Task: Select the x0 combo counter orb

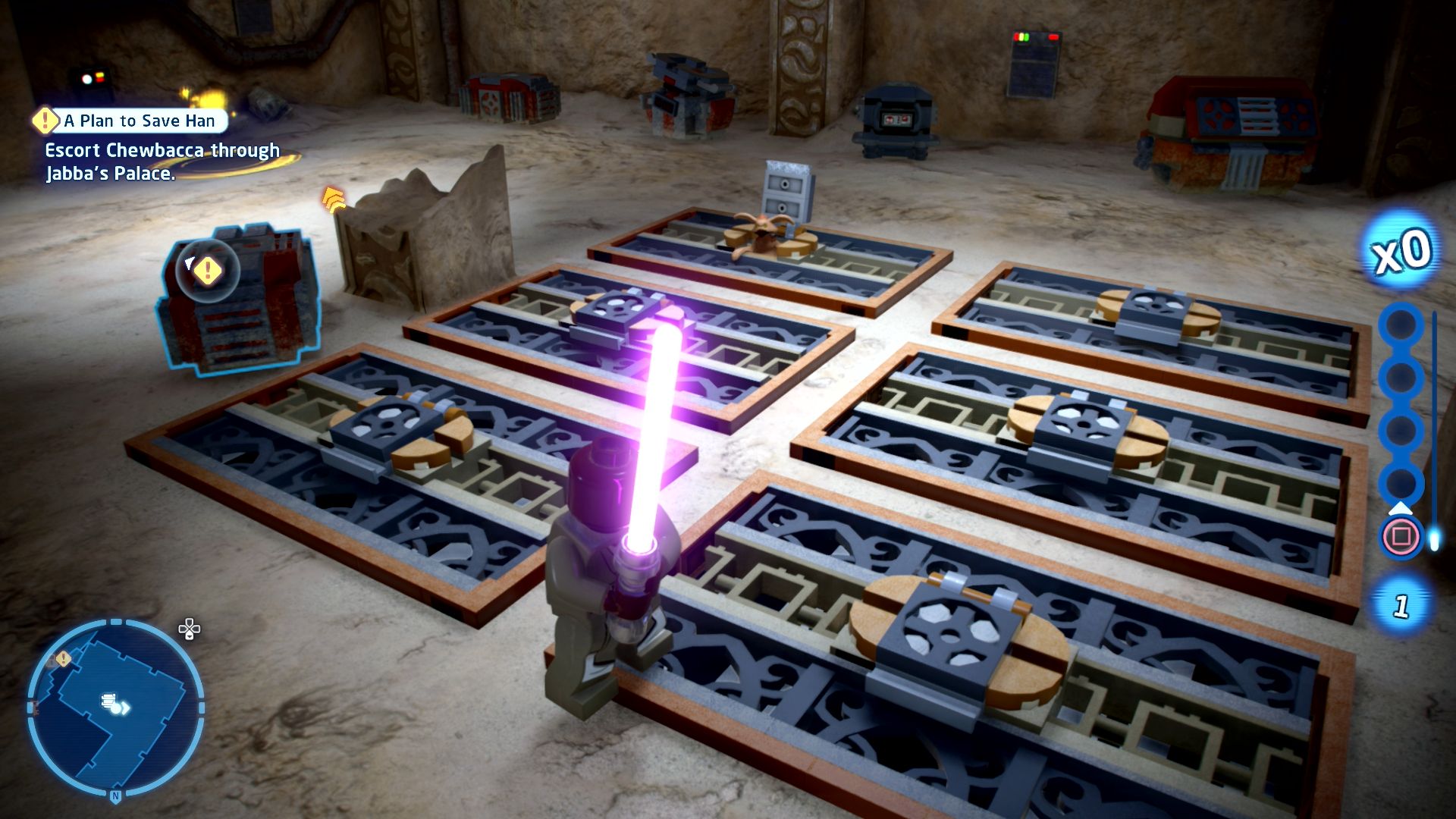Action: 1402,252
